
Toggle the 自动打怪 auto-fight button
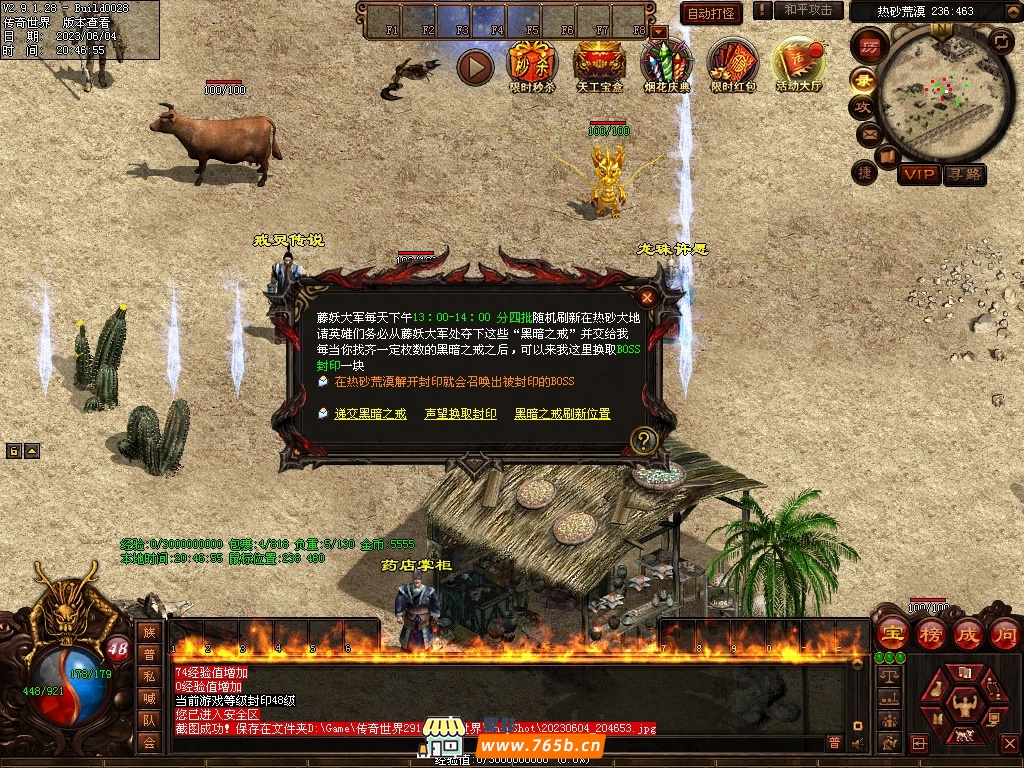pos(711,13)
